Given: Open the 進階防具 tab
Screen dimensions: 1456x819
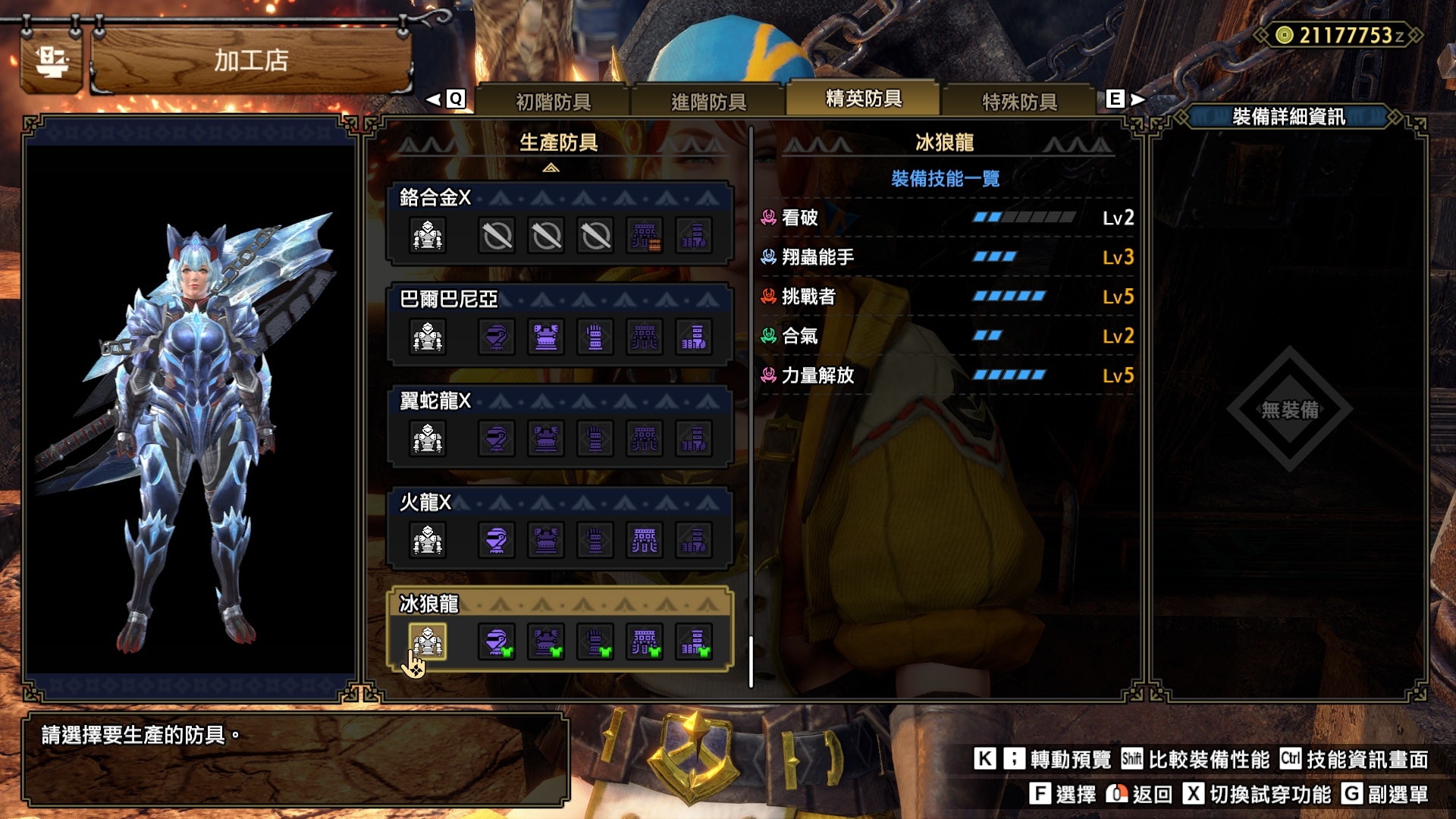Looking at the screenshot, I should [708, 102].
